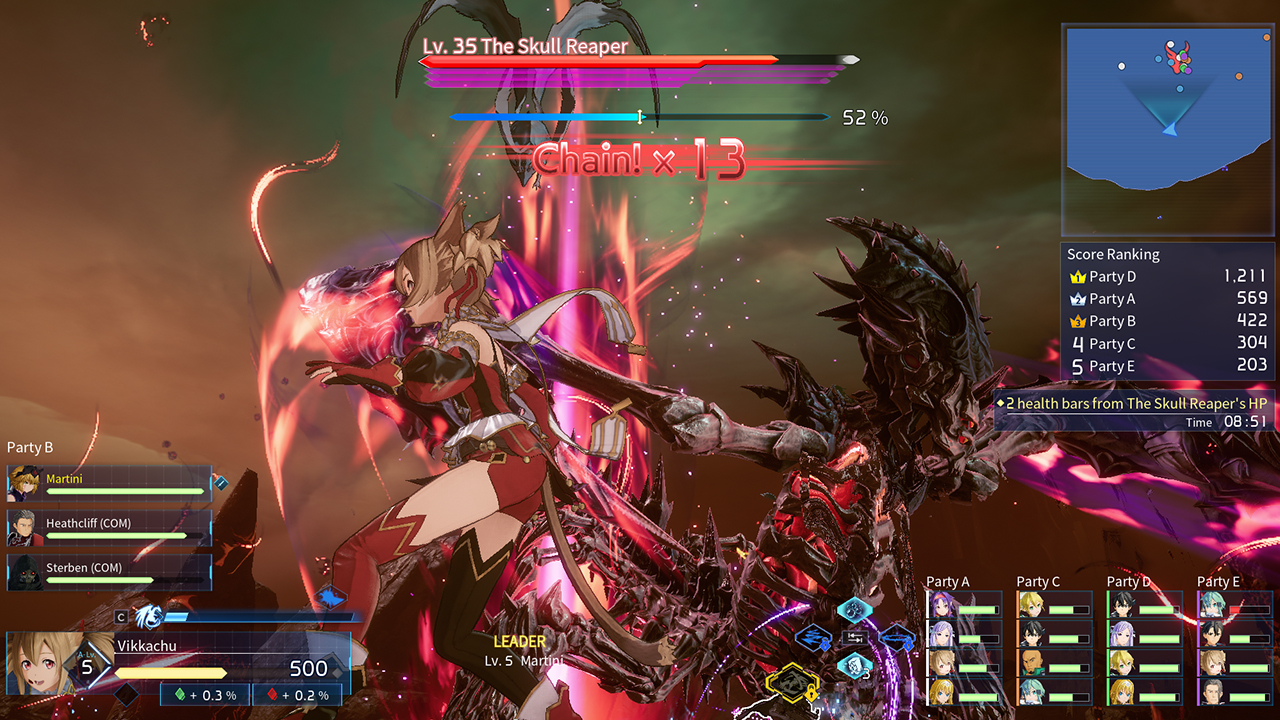Activate the locked right blue skill icon
The width and height of the screenshot is (1280, 720).
[896, 637]
